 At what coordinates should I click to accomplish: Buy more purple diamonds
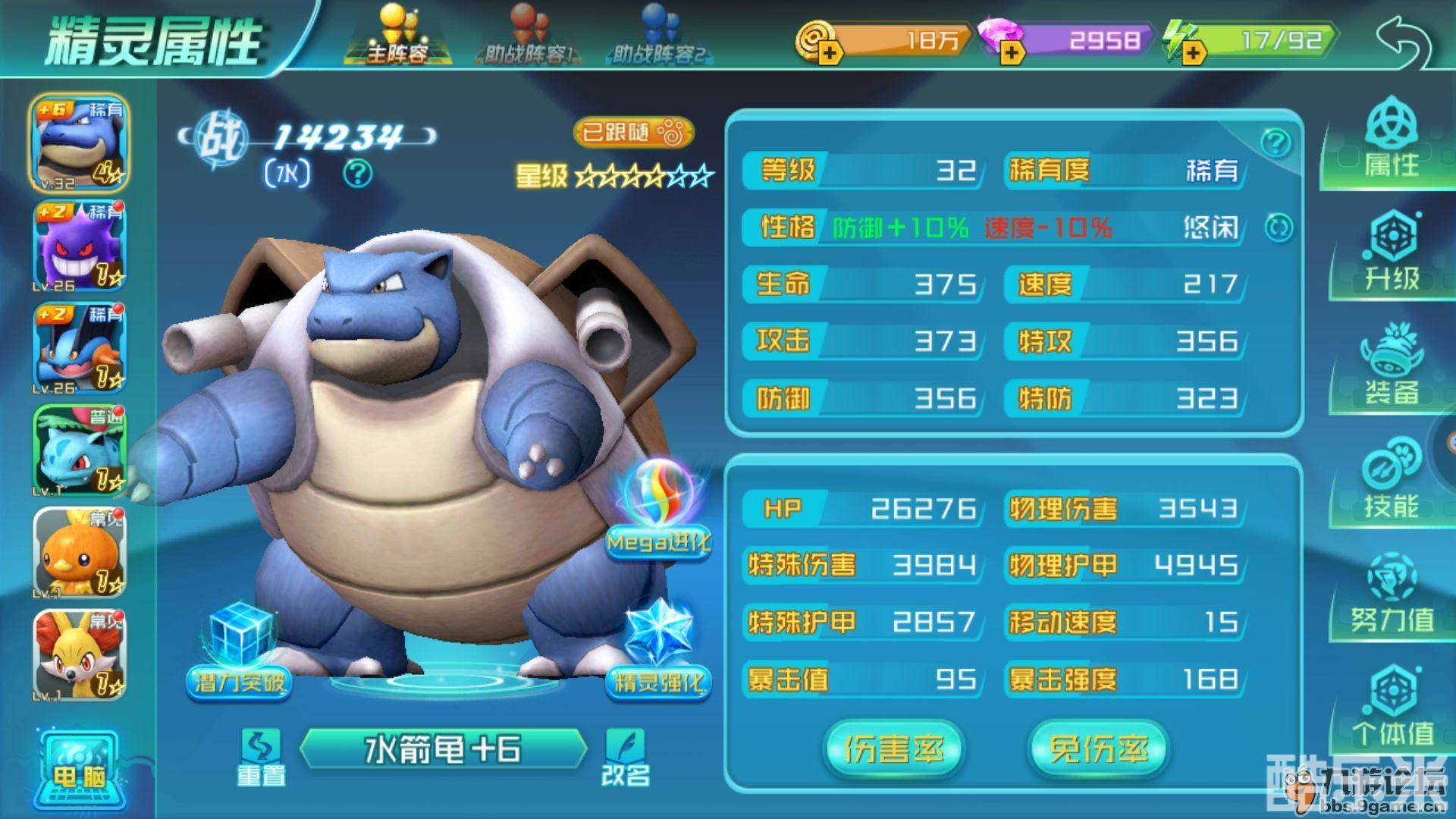(x=1011, y=52)
